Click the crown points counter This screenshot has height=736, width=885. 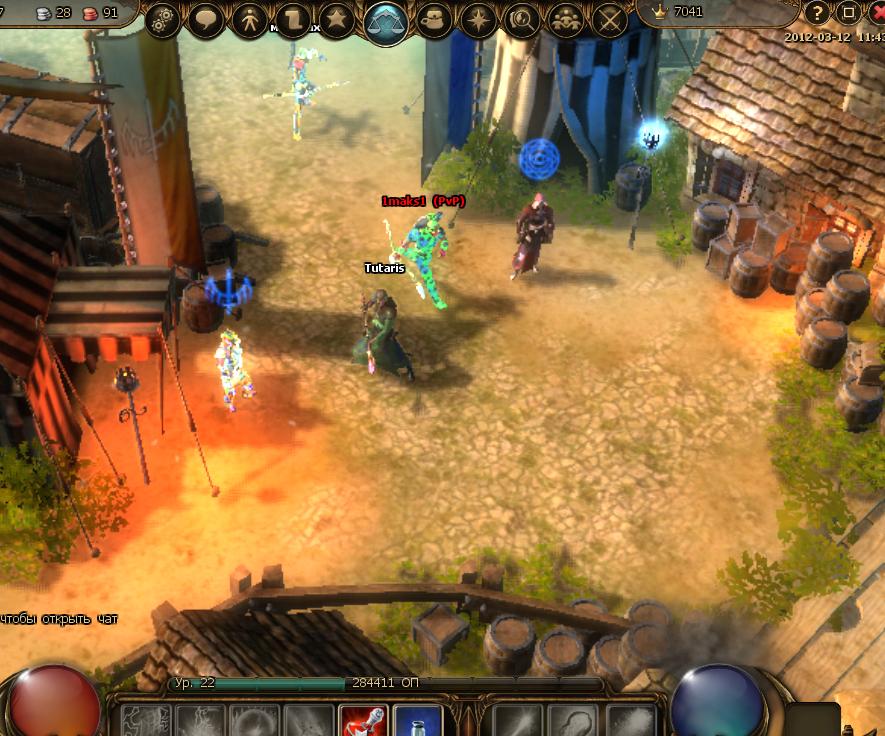[x=680, y=12]
